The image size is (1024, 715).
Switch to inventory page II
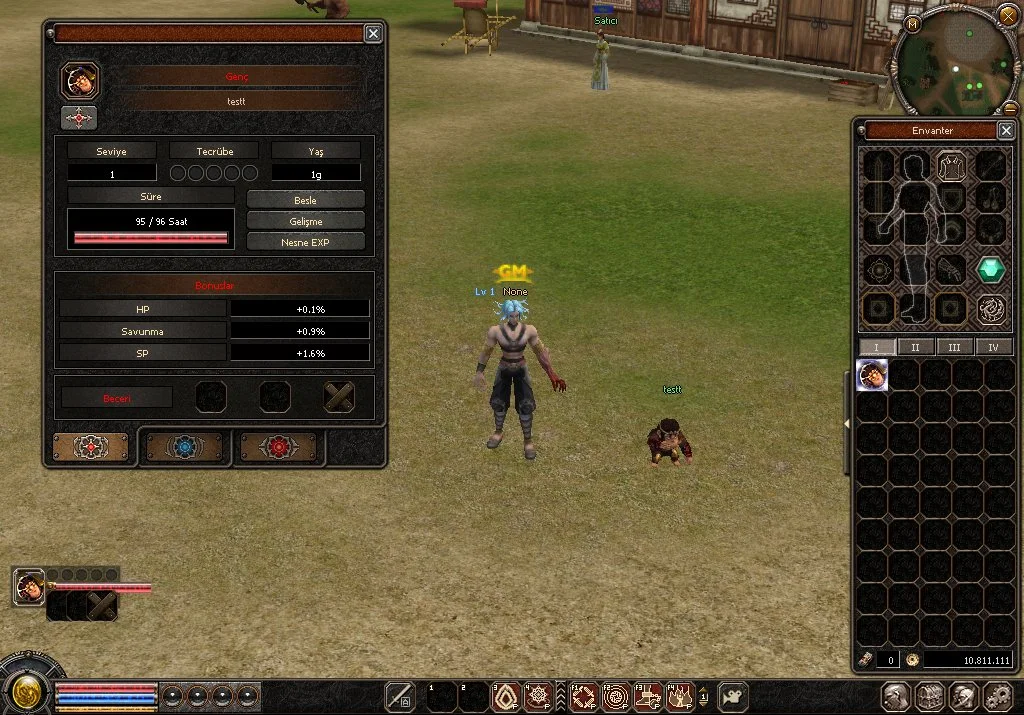[915, 347]
